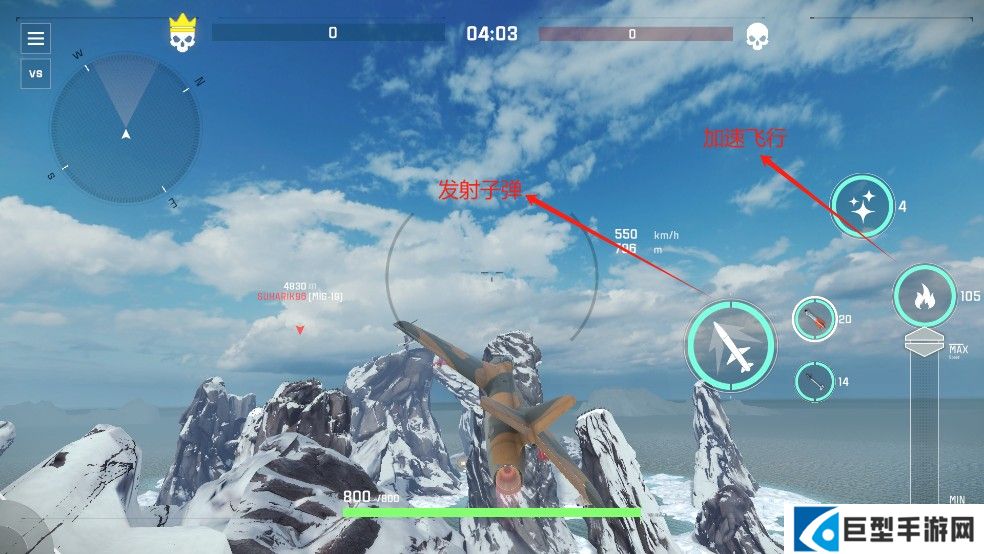Click the throttle slider handle
This screenshot has width=984, height=554.
(924, 343)
